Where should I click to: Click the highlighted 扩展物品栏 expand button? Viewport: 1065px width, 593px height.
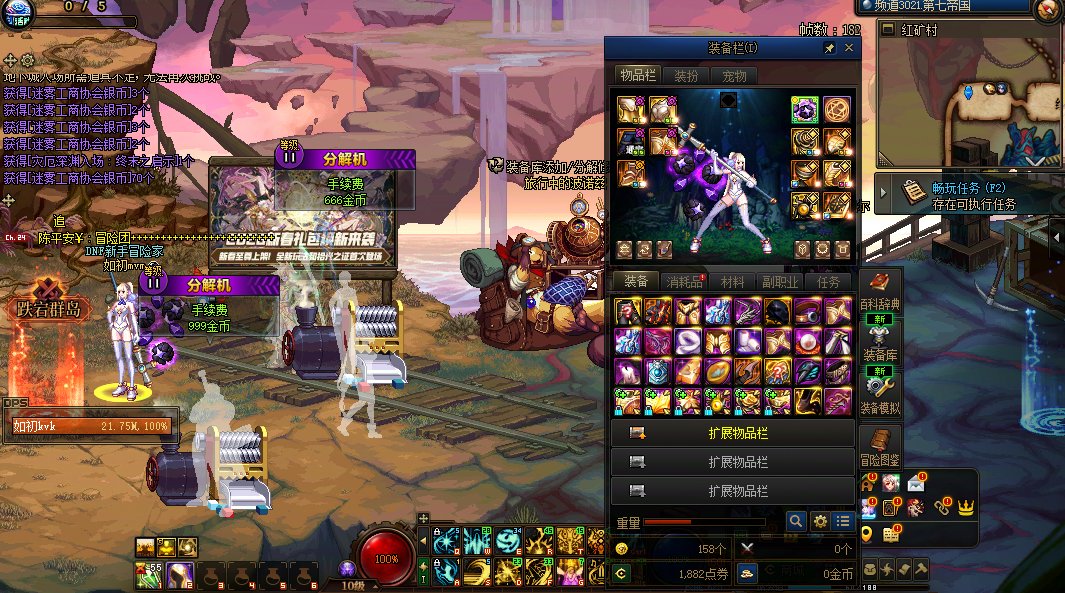coord(733,433)
